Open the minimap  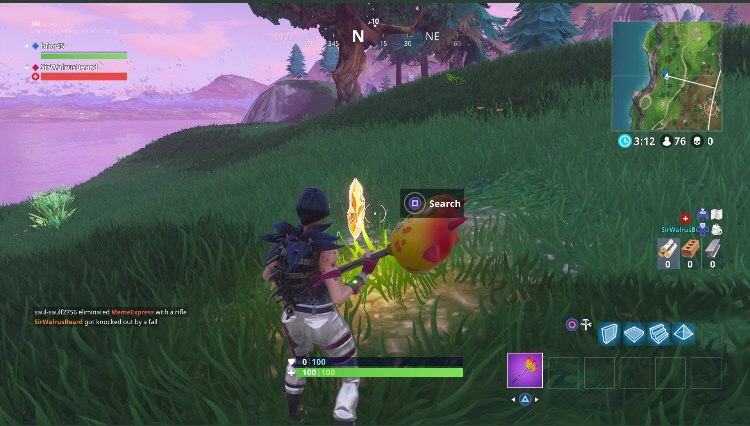[x=668, y=76]
